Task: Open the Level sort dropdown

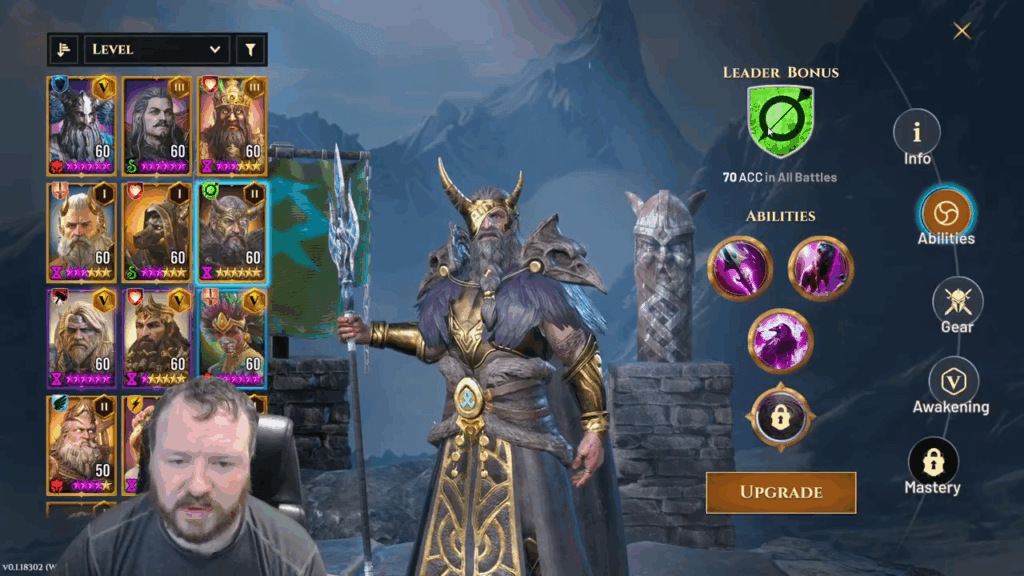Action: pyautogui.click(x=157, y=49)
